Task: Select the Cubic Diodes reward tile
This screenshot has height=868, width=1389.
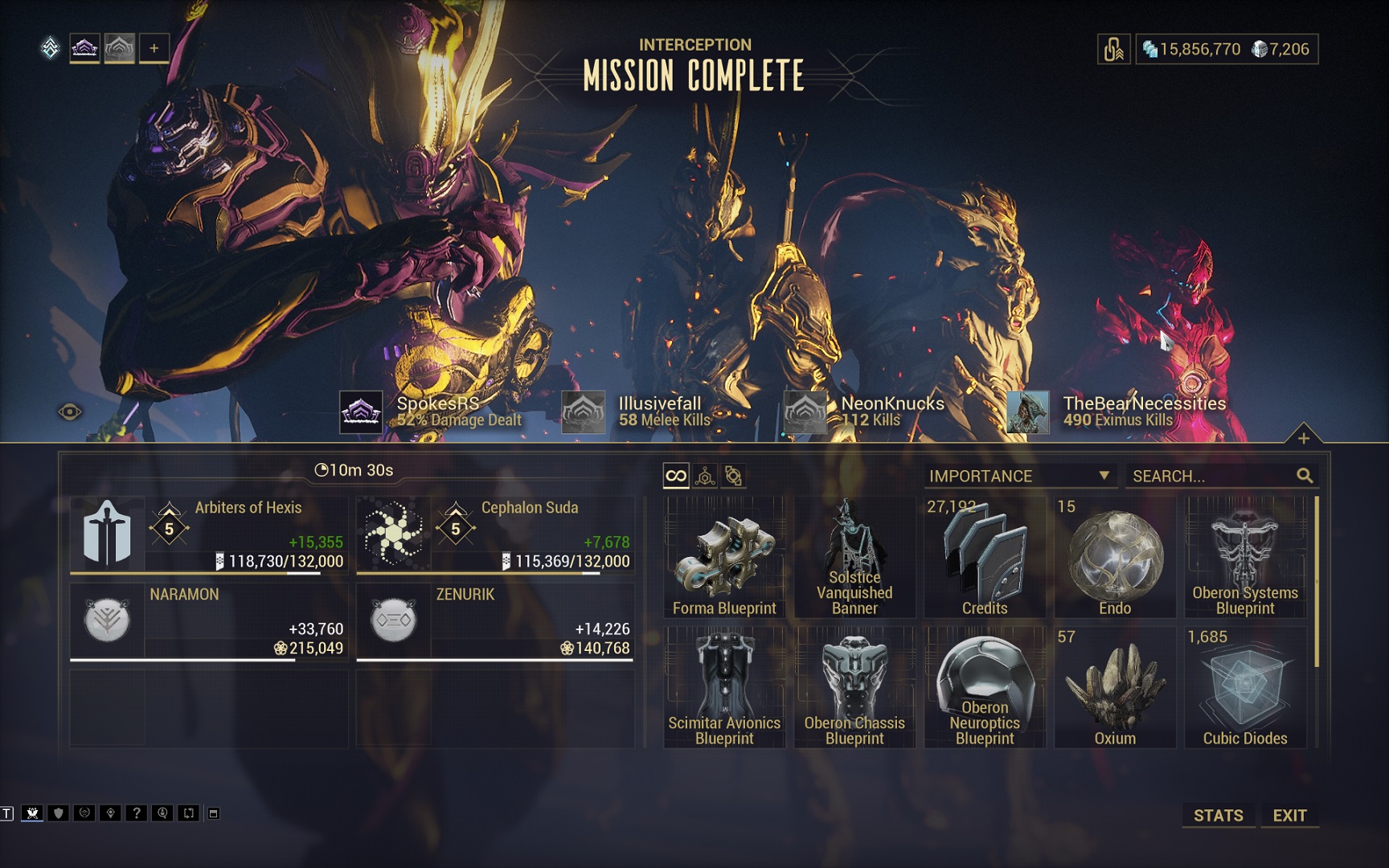Action: click(x=1245, y=687)
